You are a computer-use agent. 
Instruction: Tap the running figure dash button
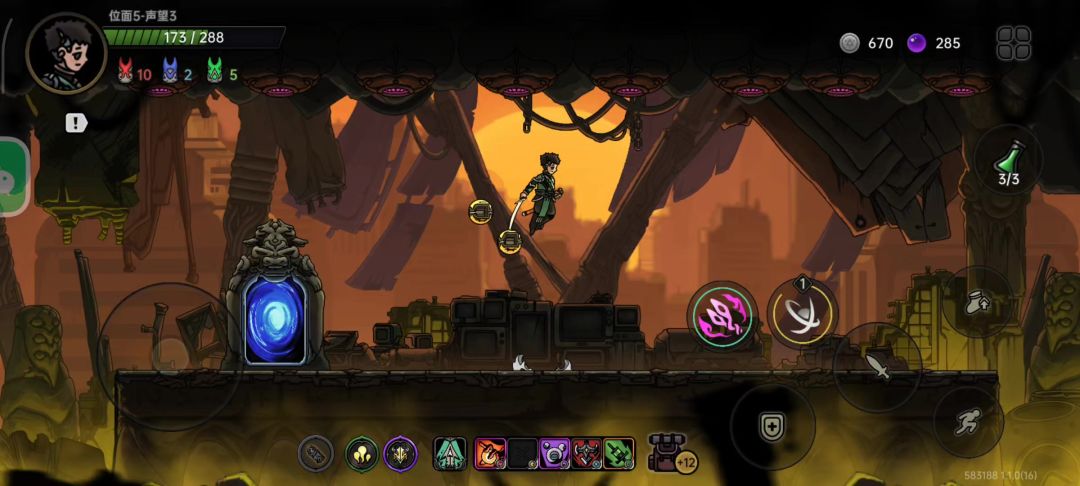tap(968, 422)
